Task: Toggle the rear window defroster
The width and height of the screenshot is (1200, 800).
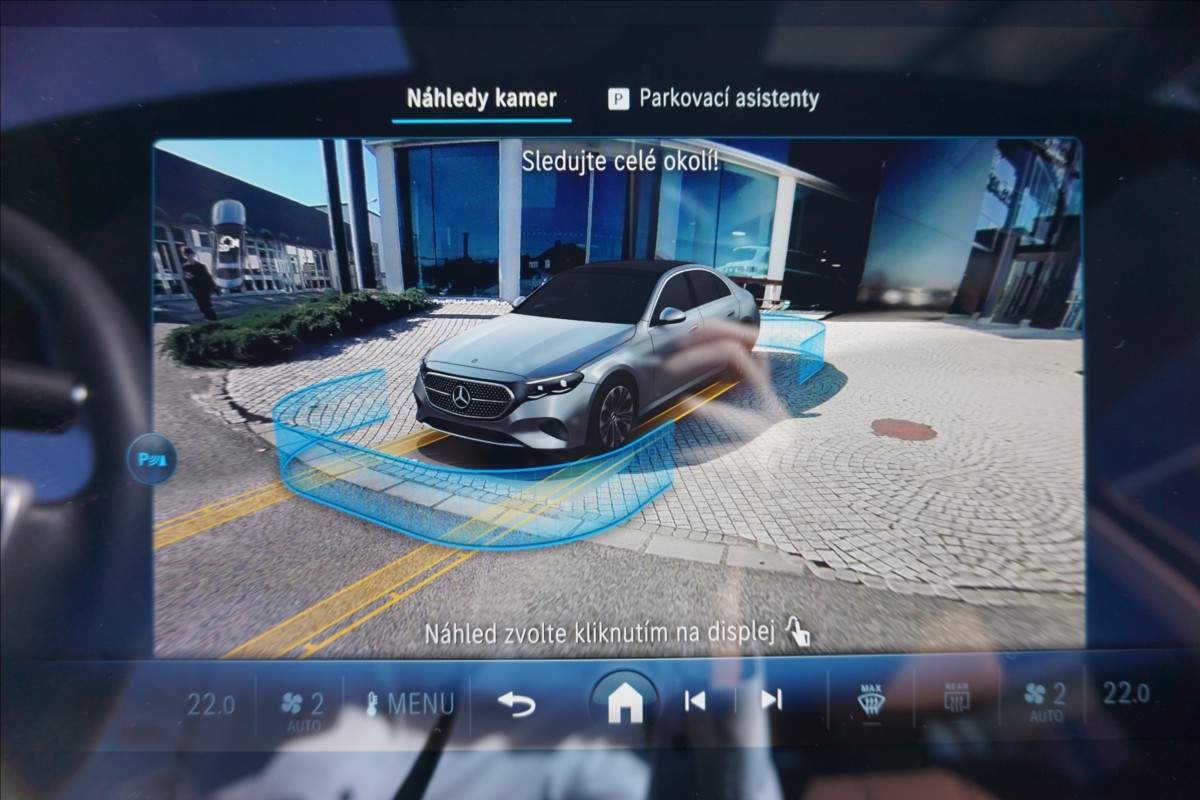Action: tap(957, 699)
